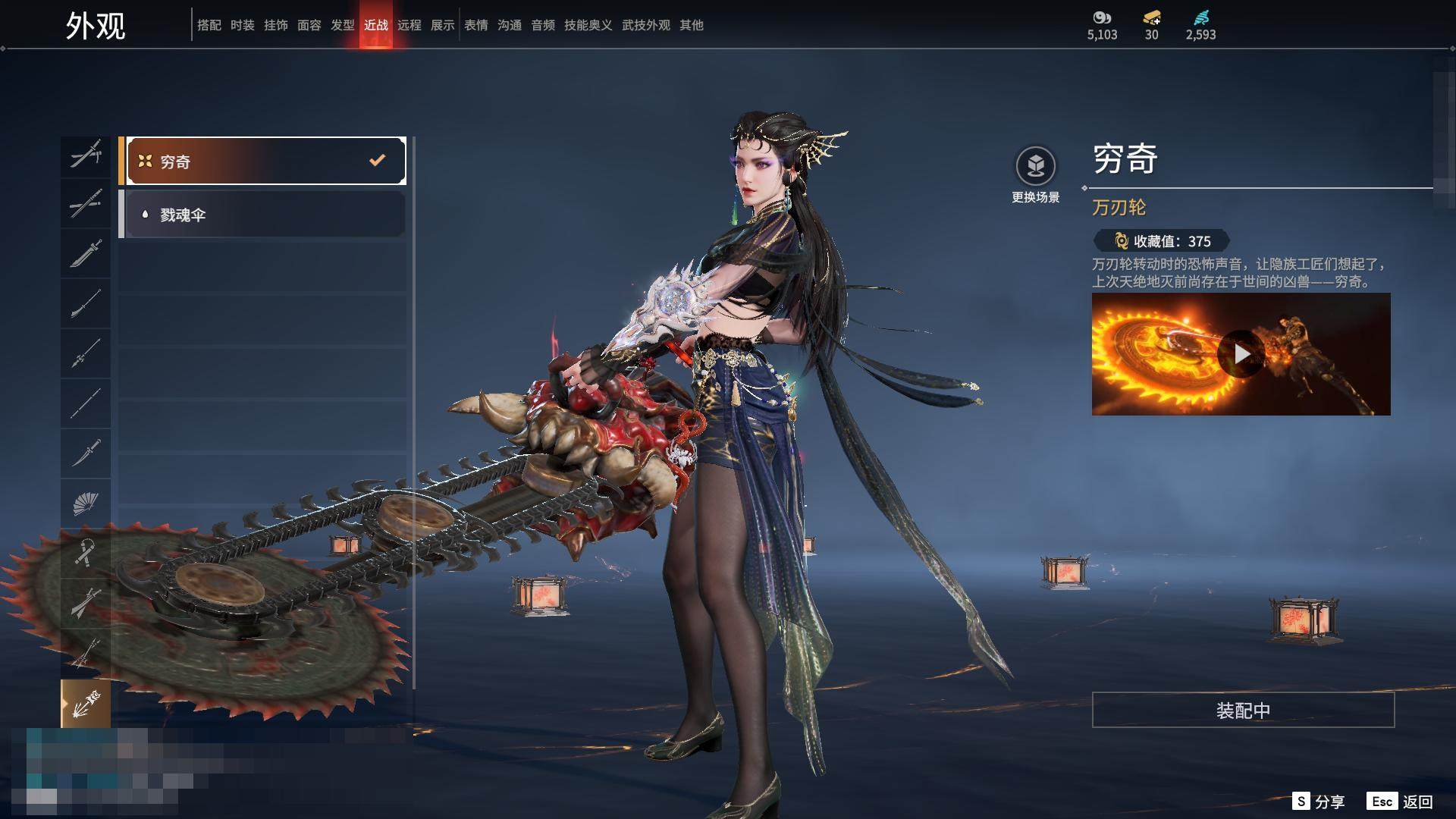This screenshot has height=819, width=1456.
Task: Select the folding fan weapon category
Action: coord(86,503)
